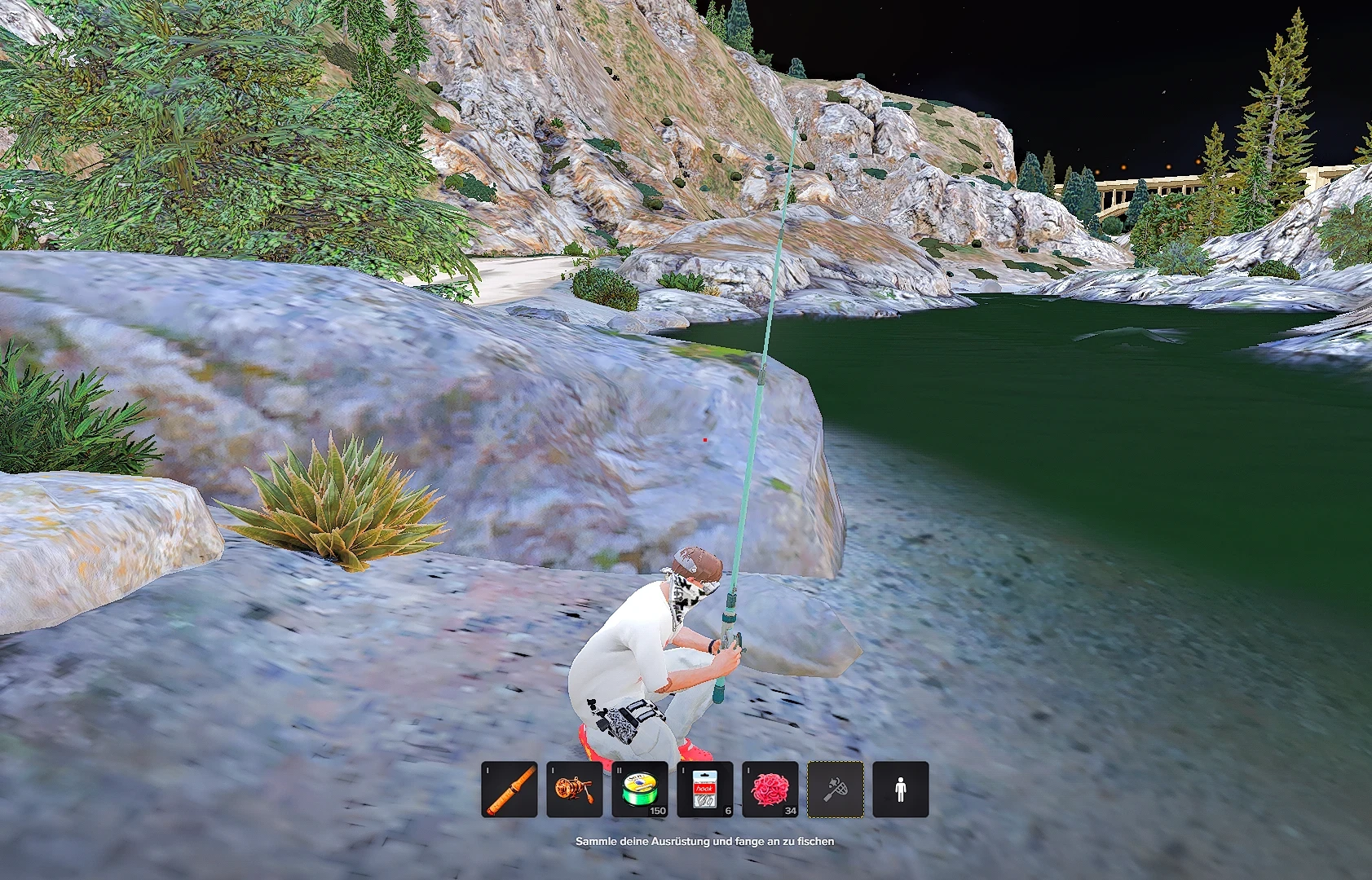Click the landing net slot
This screenshot has width=1372, height=880.
[836, 789]
